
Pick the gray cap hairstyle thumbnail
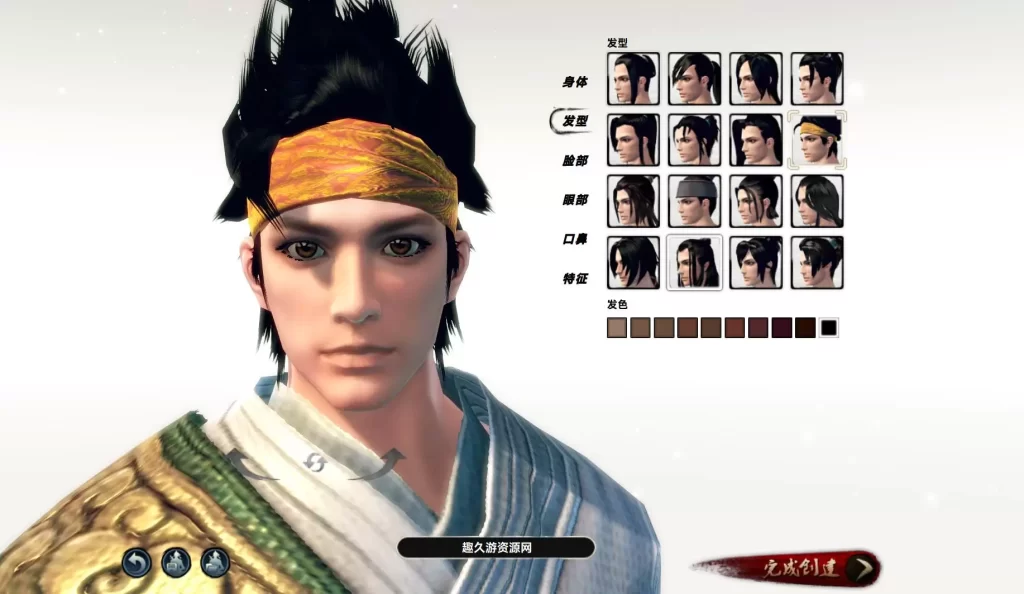[694, 201]
